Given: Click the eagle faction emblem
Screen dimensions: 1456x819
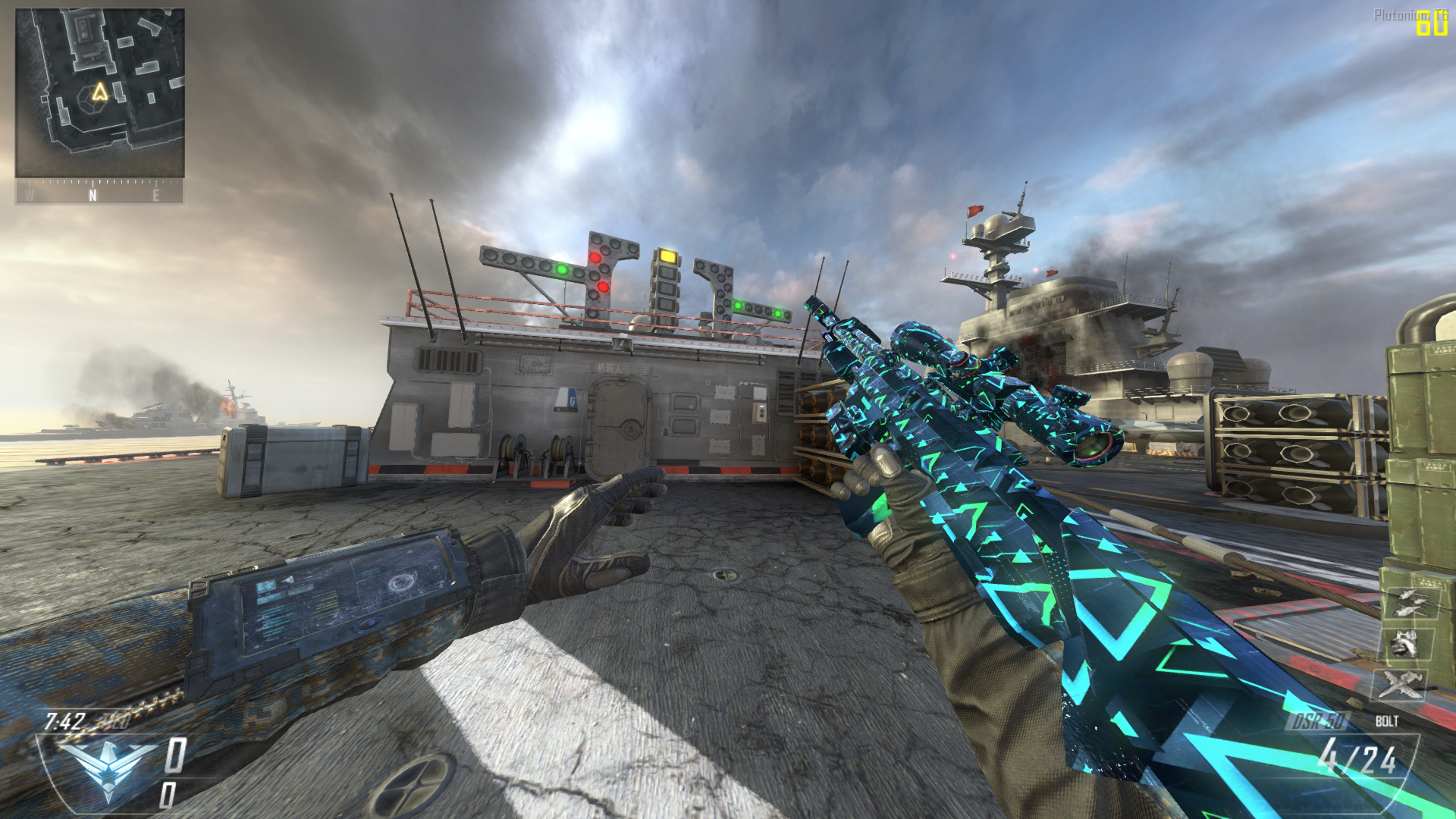Looking at the screenshot, I should point(108,766).
